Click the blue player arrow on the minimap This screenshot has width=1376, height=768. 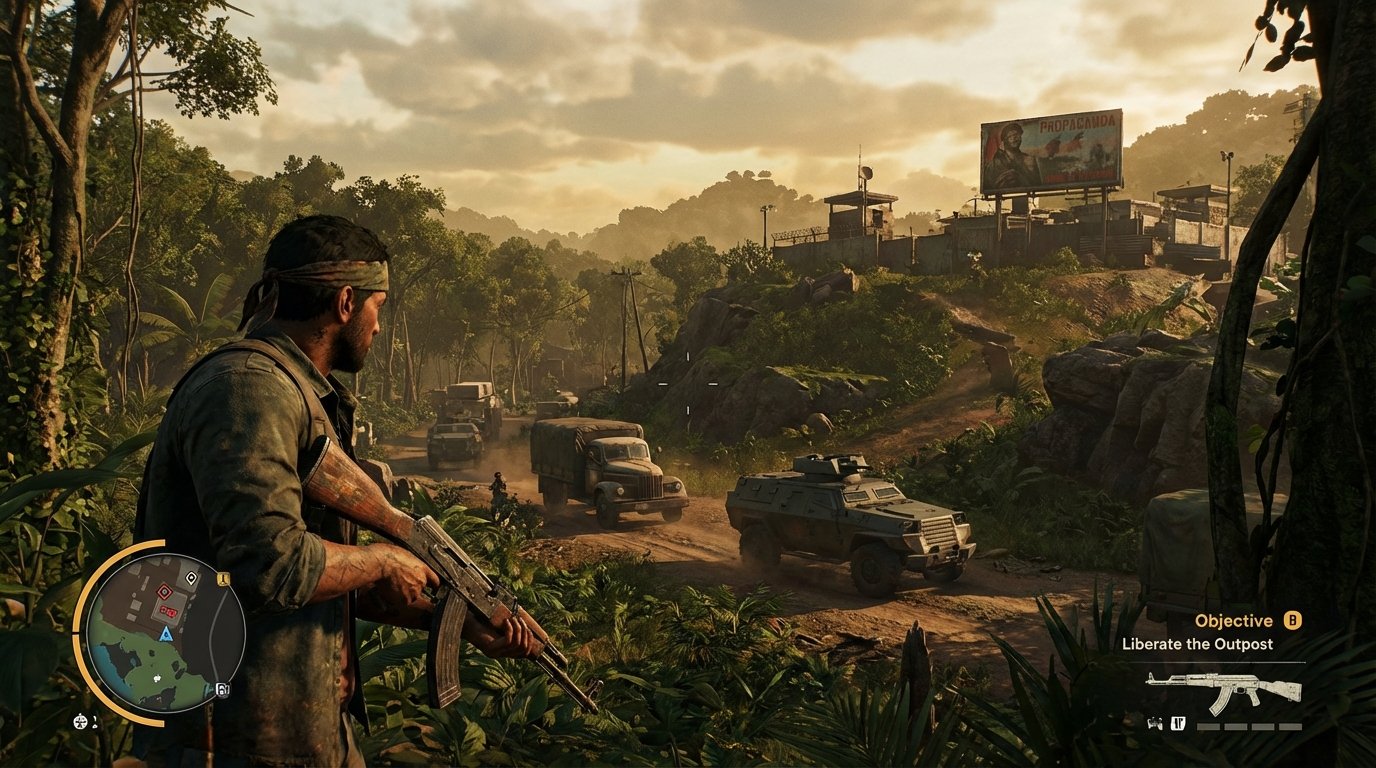pyautogui.click(x=165, y=634)
